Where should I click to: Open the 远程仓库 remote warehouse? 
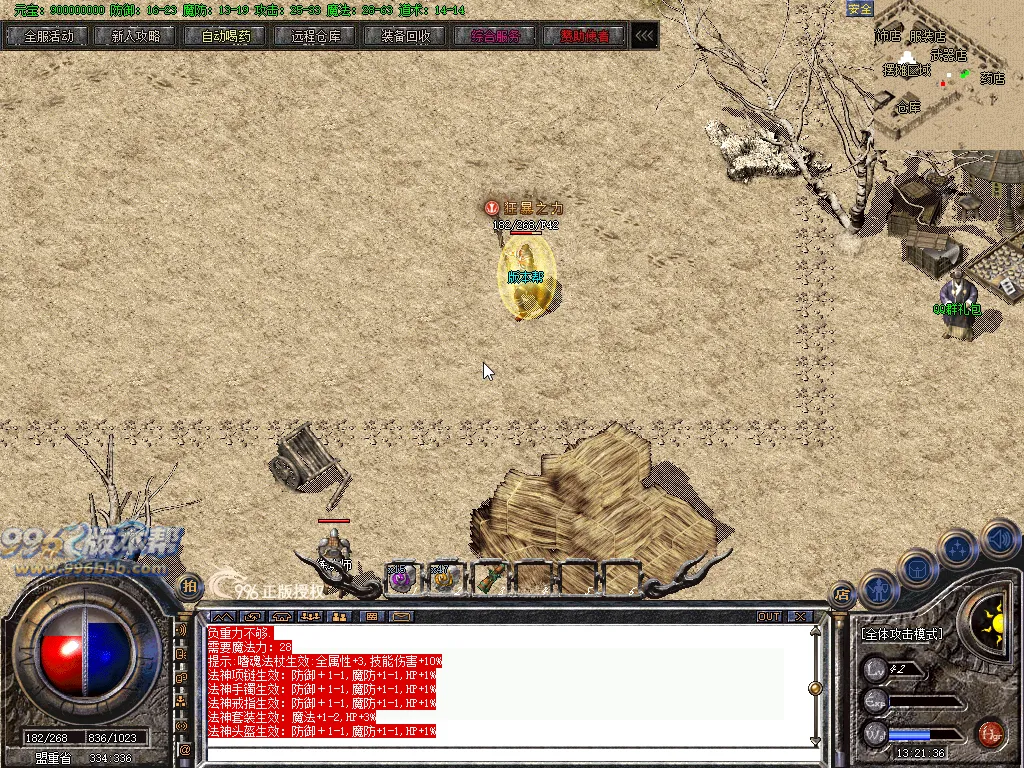[x=315, y=36]
